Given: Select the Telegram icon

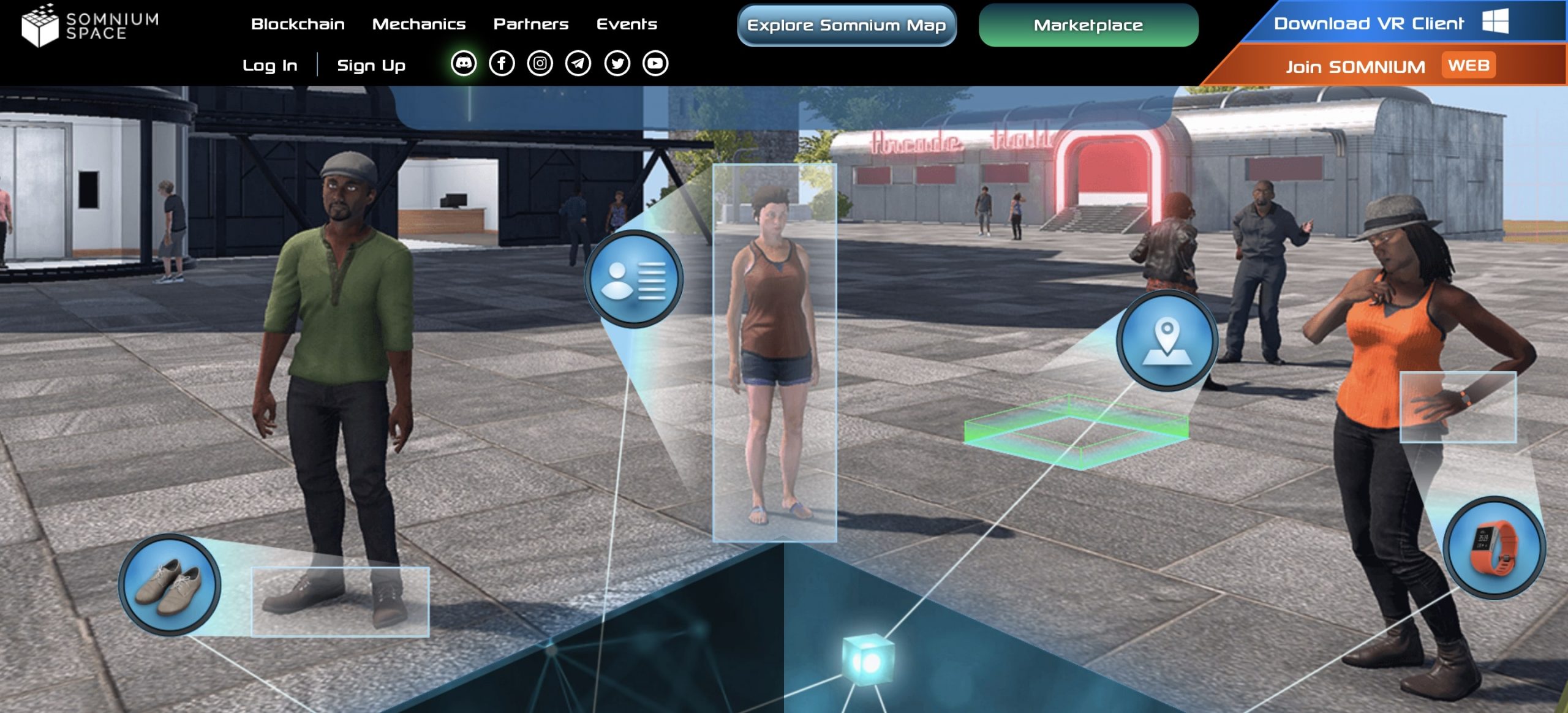Looking at the screenshot, I should point(578,63).
